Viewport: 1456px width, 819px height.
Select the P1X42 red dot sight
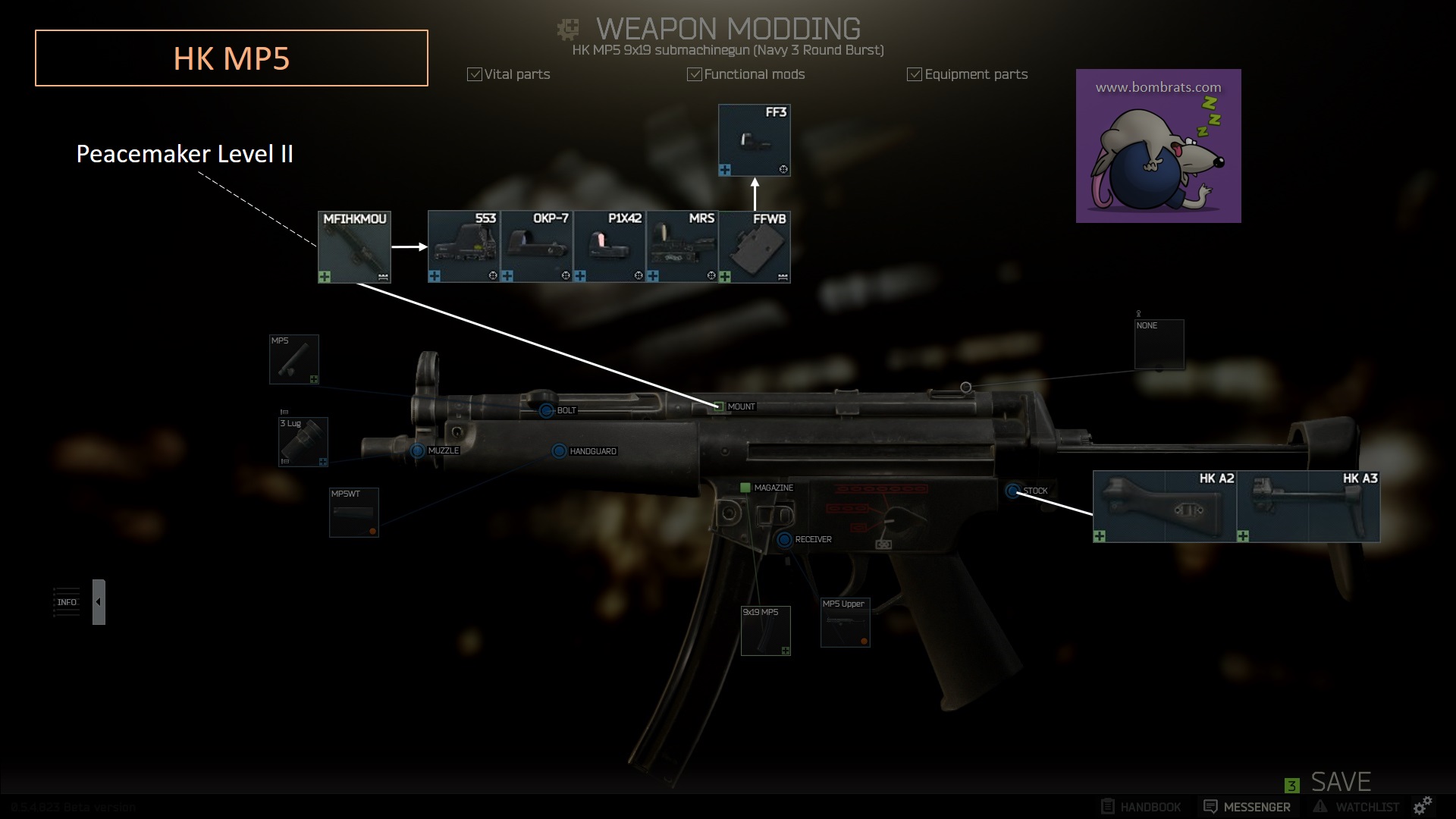pos(610,247)
